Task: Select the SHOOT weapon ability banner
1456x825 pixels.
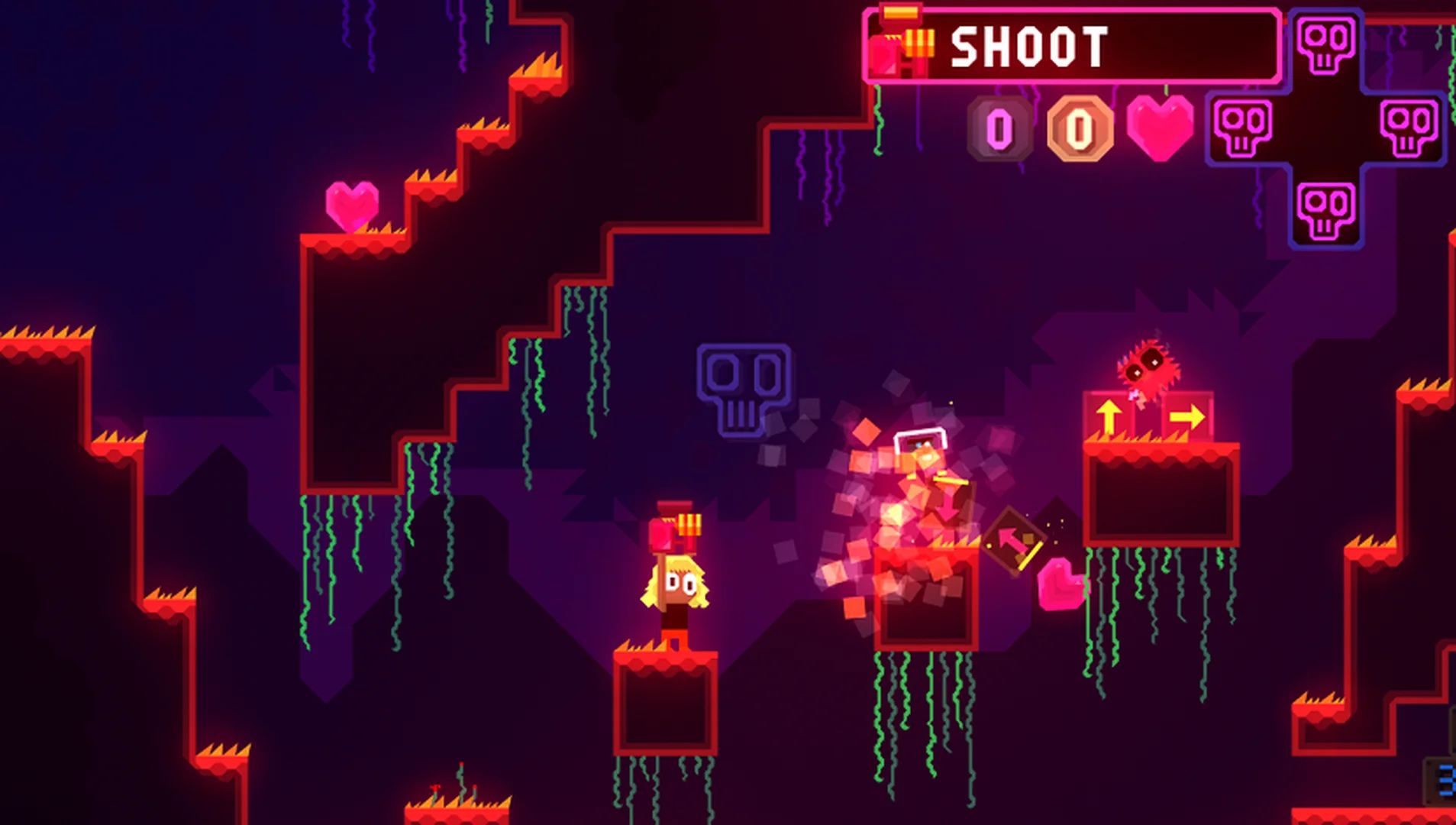Action: [x=1072, y=47]
